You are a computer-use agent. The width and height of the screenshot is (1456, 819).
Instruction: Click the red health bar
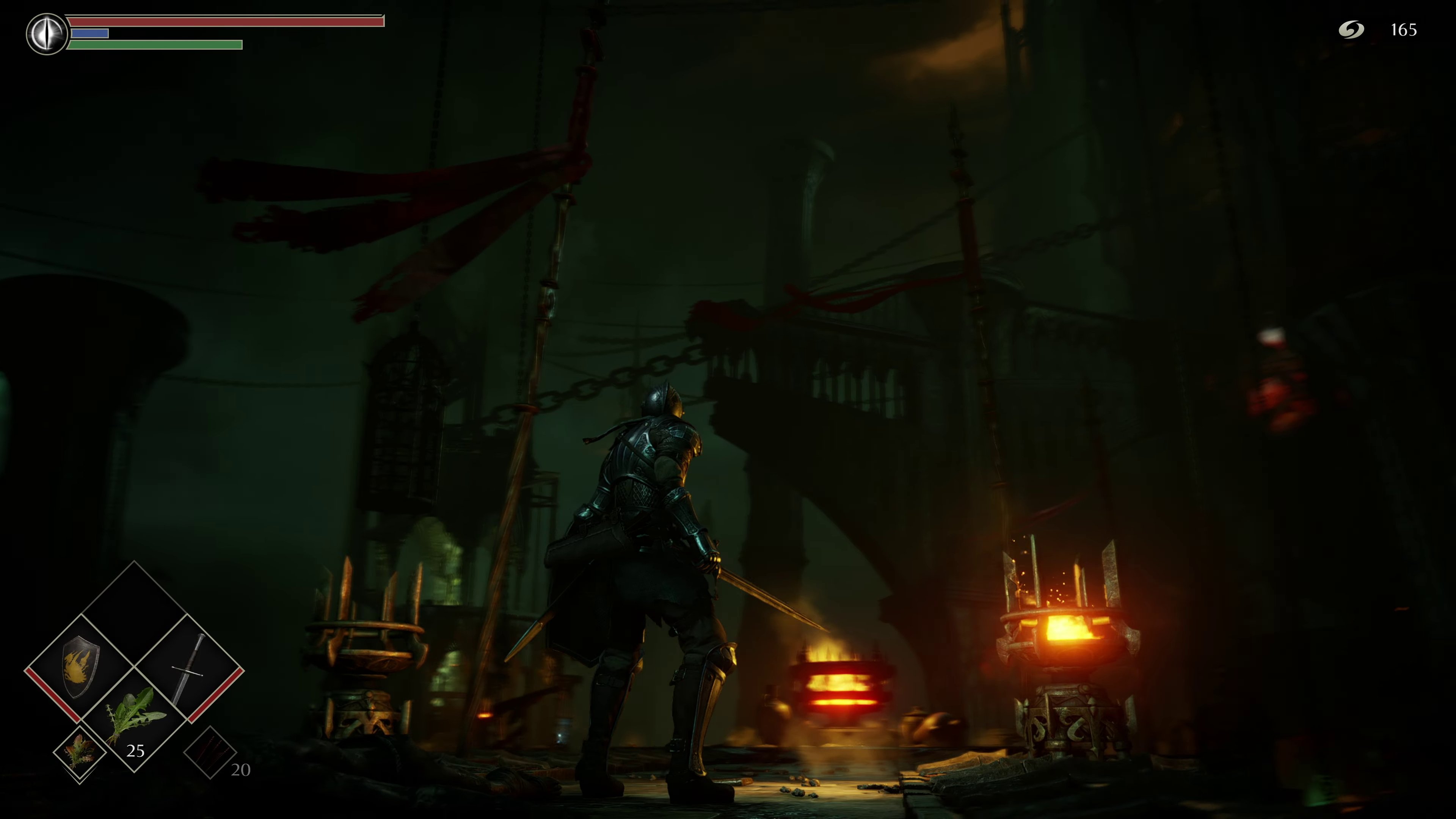pyautogui.click(x=226, y=22)
